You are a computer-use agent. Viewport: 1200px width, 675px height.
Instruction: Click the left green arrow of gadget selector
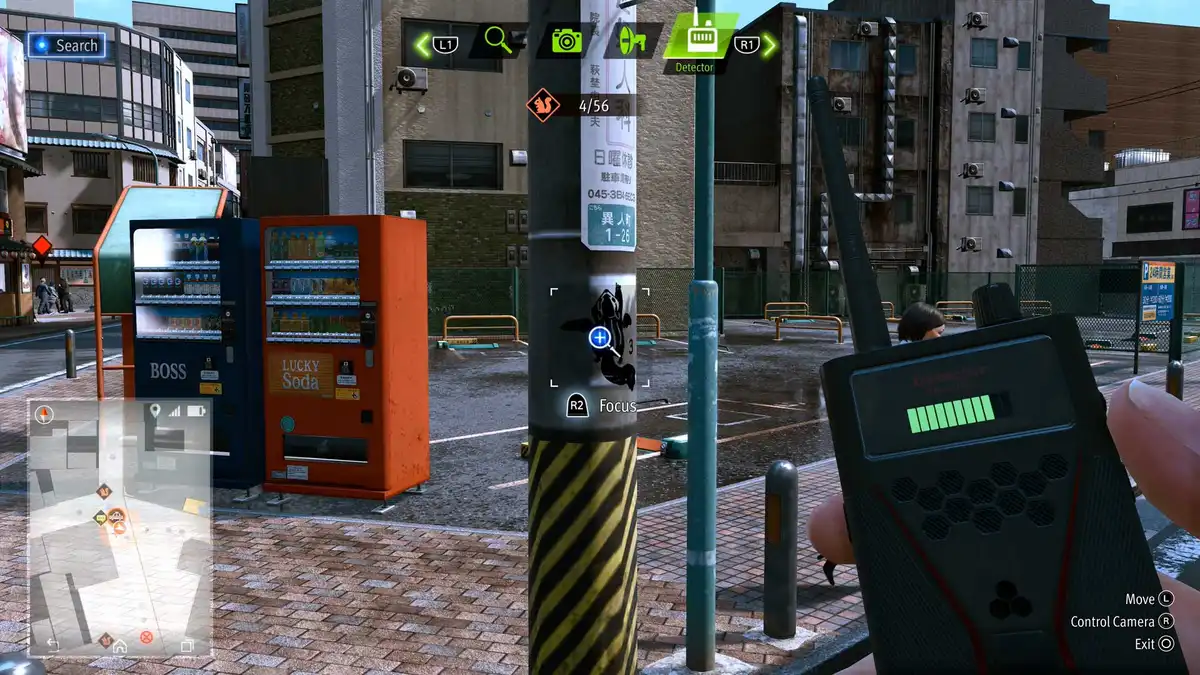pos(423,44)
